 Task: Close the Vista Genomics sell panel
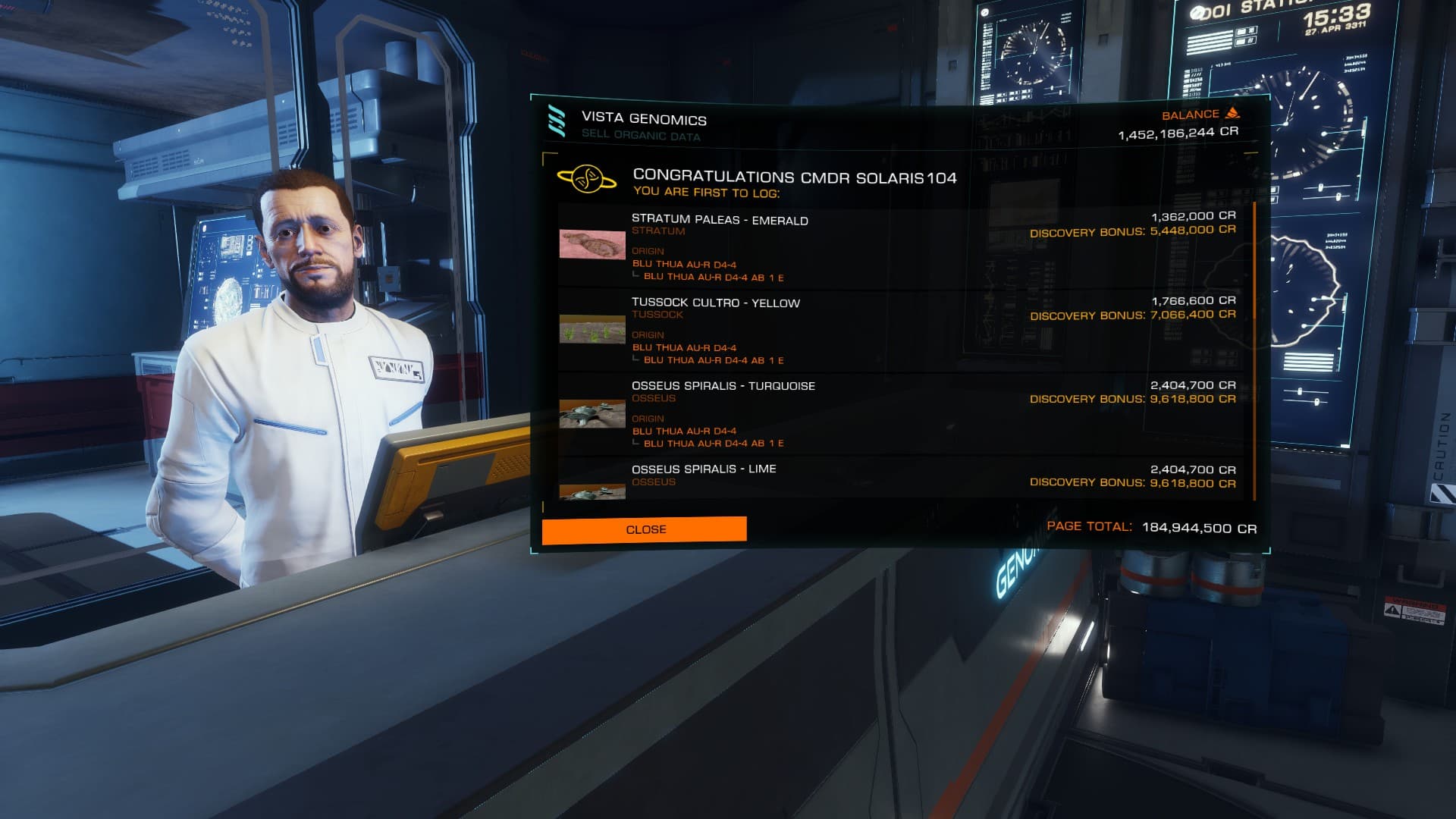coord(644,529)
